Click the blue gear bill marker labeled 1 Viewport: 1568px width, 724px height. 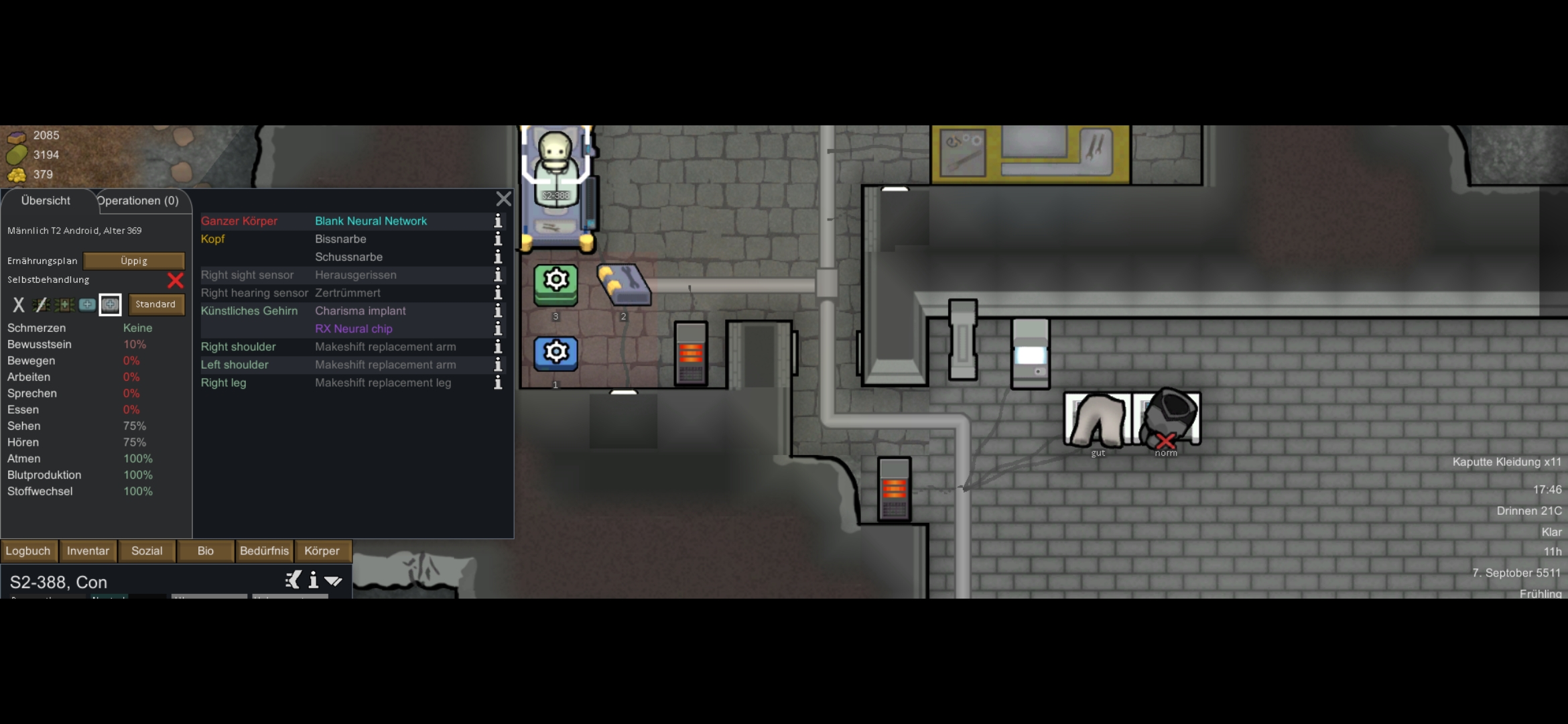click(x=555, y=353)
